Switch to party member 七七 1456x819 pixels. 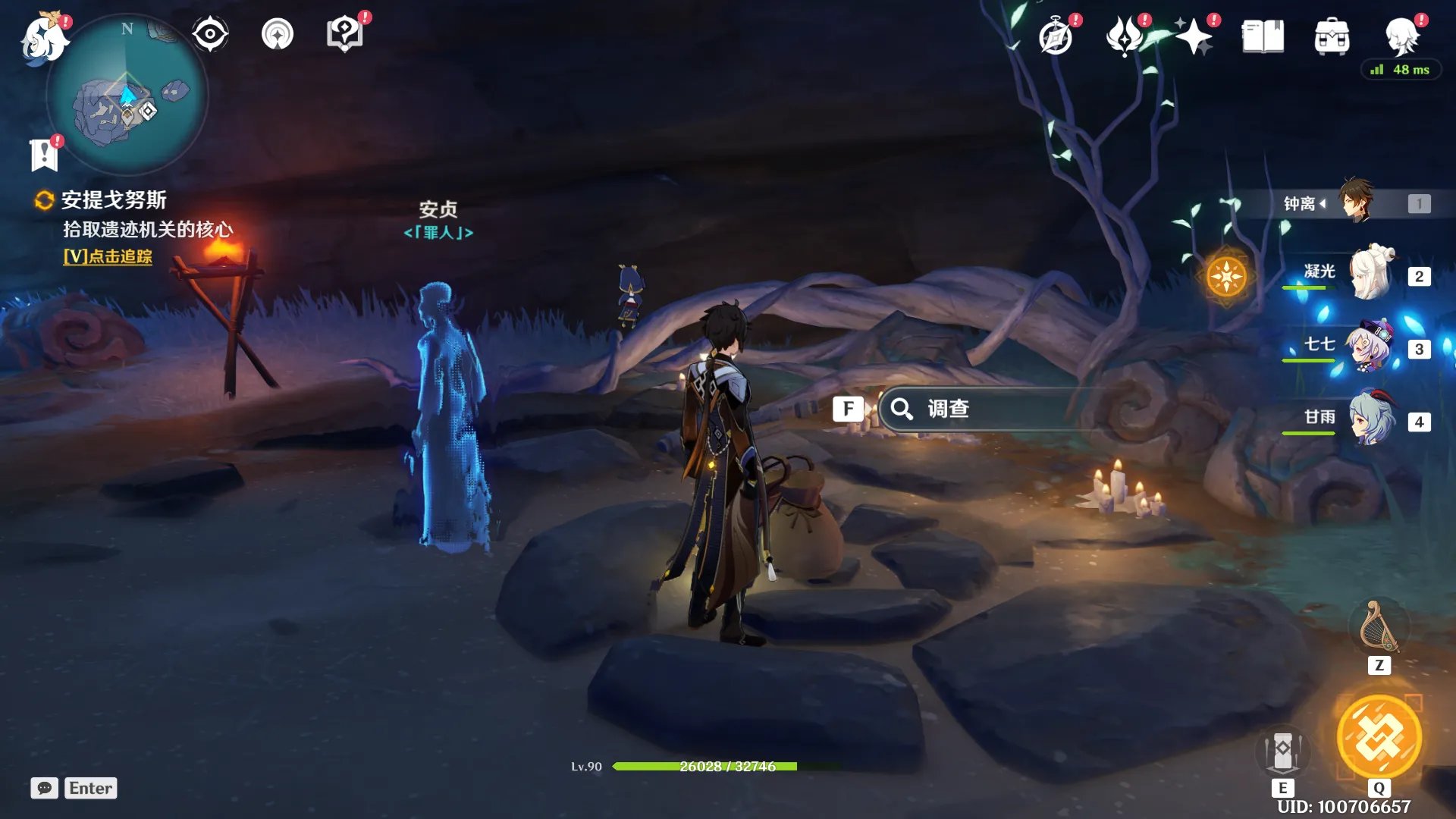(x=1371, y=347)
